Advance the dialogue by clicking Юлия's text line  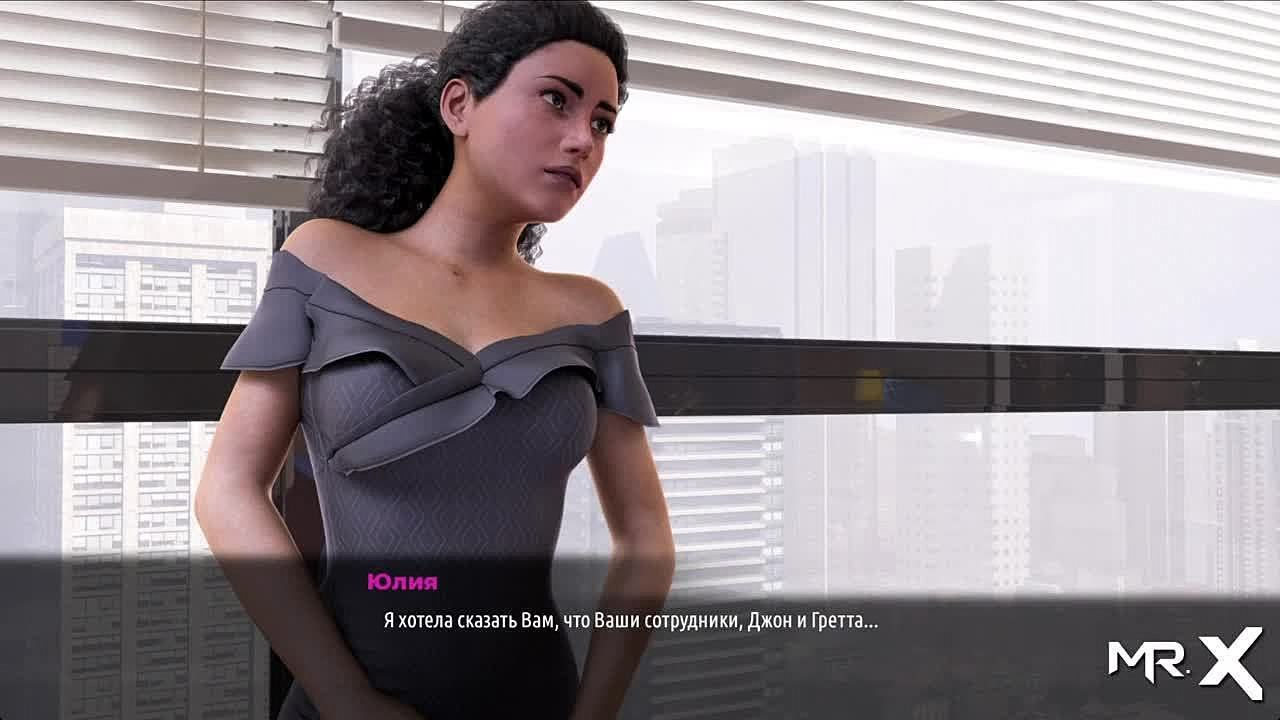(630, 621)
